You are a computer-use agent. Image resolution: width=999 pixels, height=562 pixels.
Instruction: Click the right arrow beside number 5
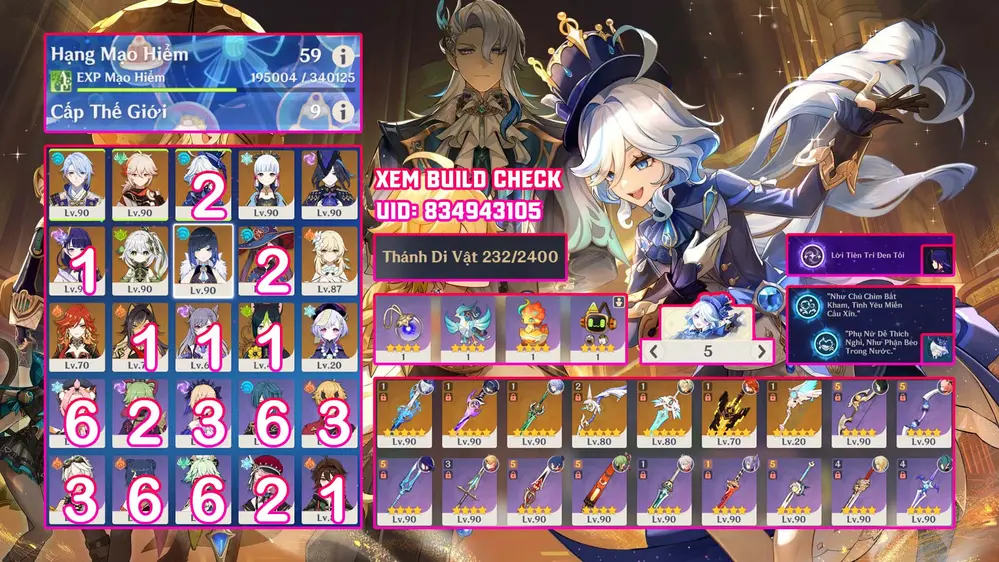pos(762,351)
